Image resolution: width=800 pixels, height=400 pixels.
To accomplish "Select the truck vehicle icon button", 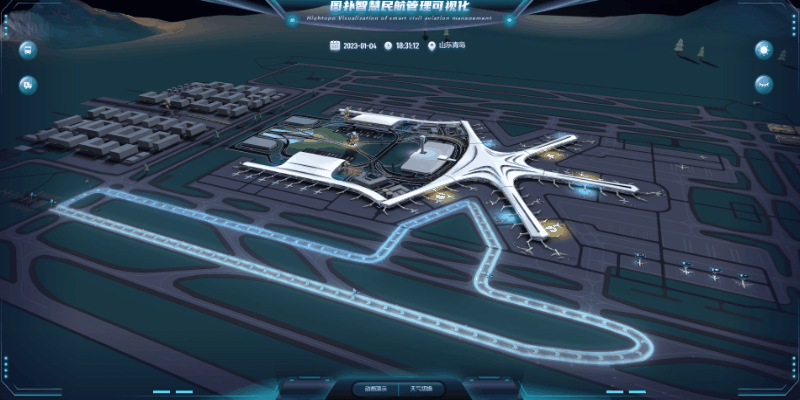I will pyautogui.click(x=28, y=84).
